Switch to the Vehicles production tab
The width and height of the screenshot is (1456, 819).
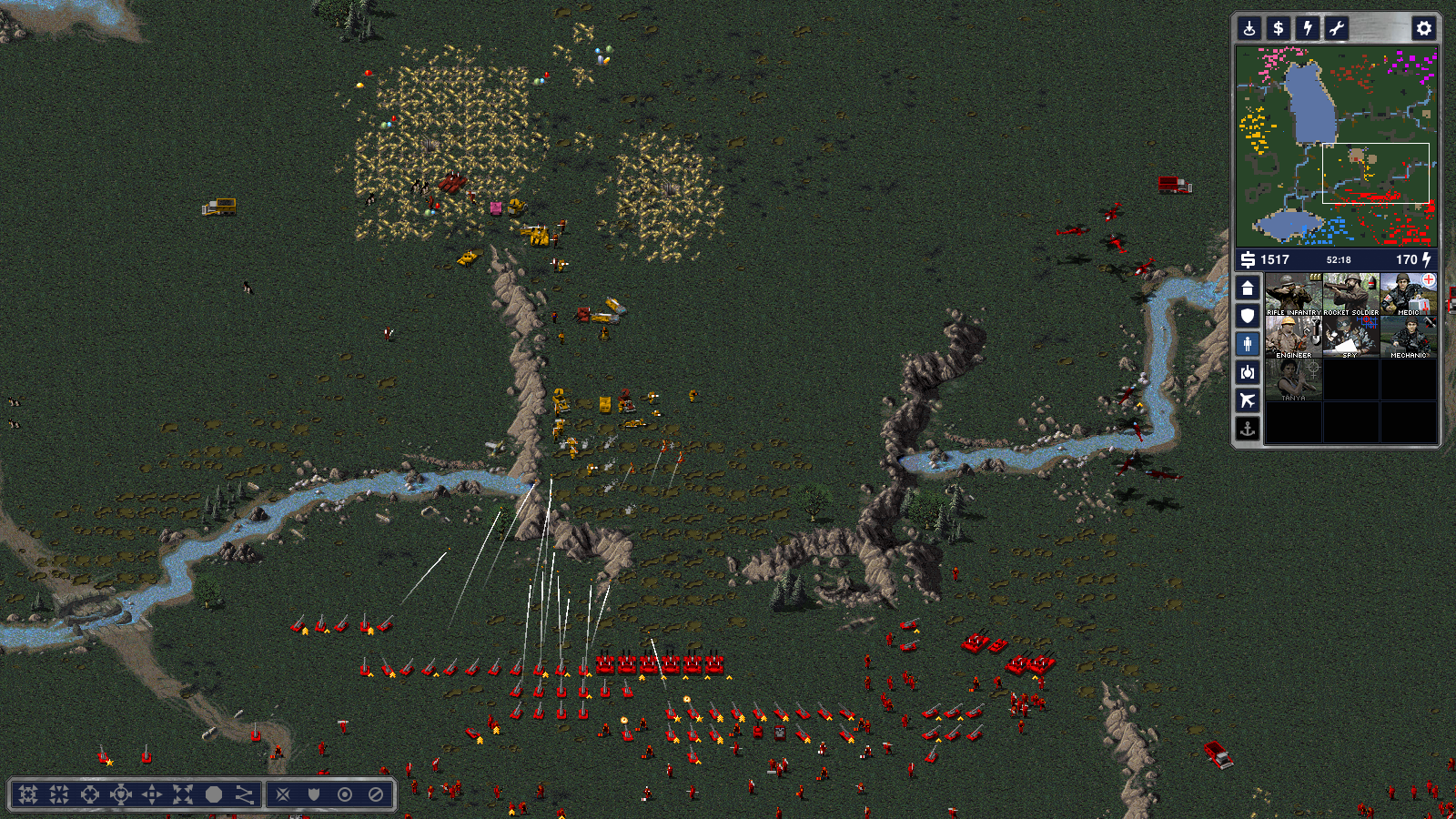(x=1248, y=372)
